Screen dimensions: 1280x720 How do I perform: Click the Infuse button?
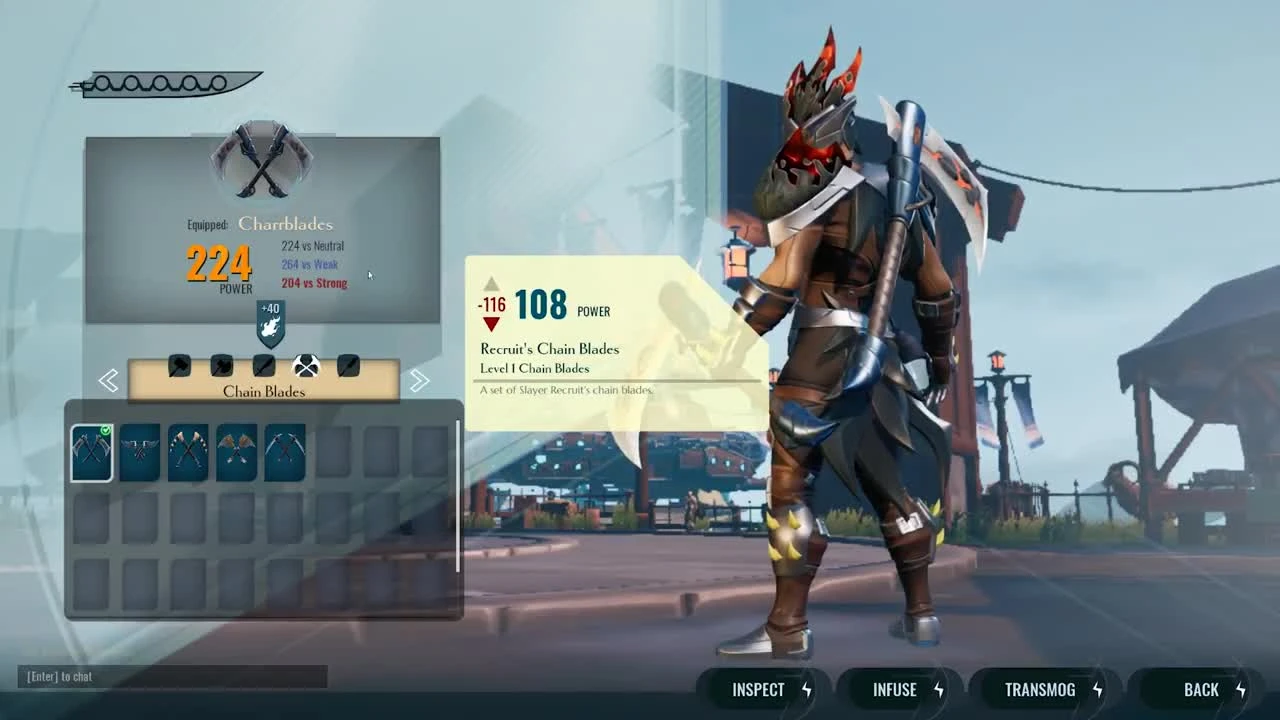(x=893, y=689)
